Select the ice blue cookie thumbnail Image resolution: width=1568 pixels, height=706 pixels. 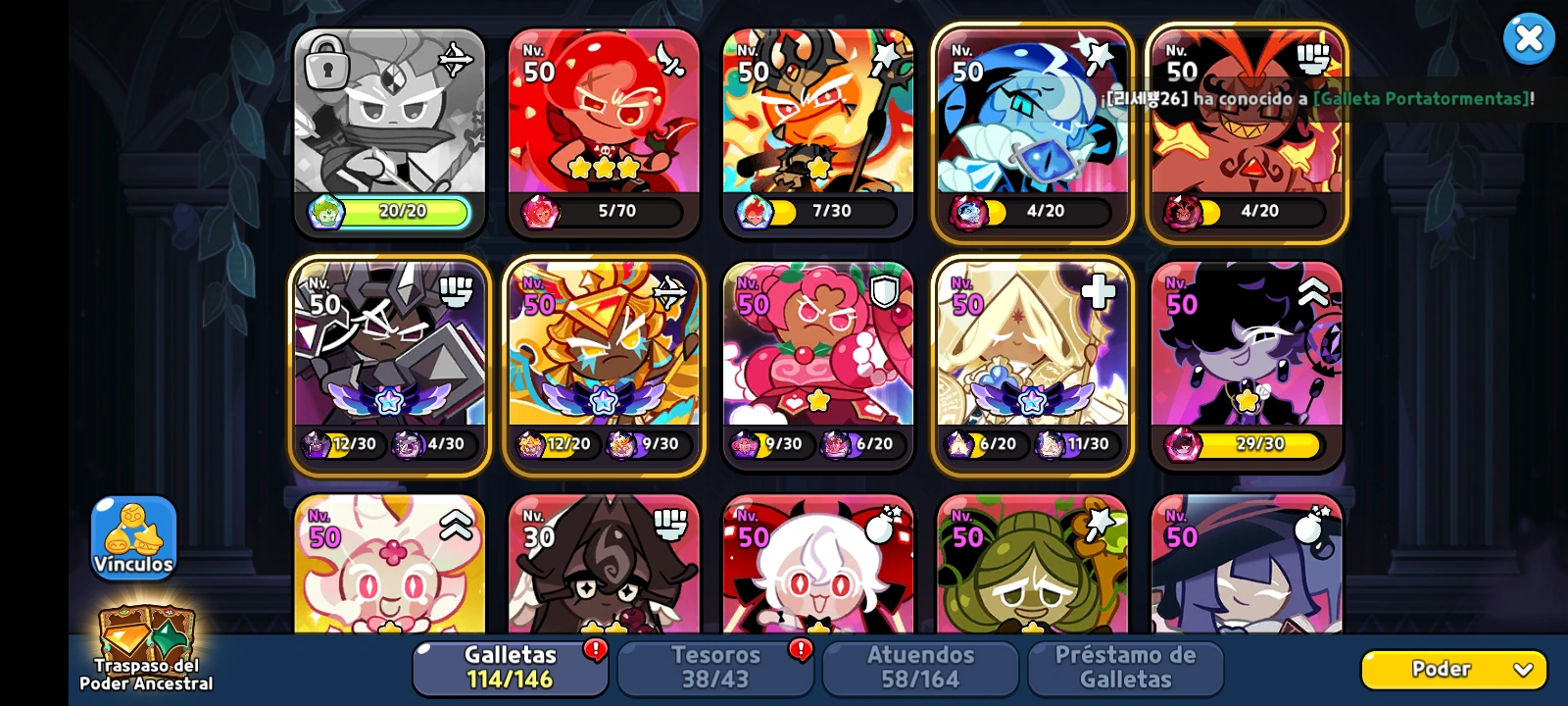tap(1032, 127)
